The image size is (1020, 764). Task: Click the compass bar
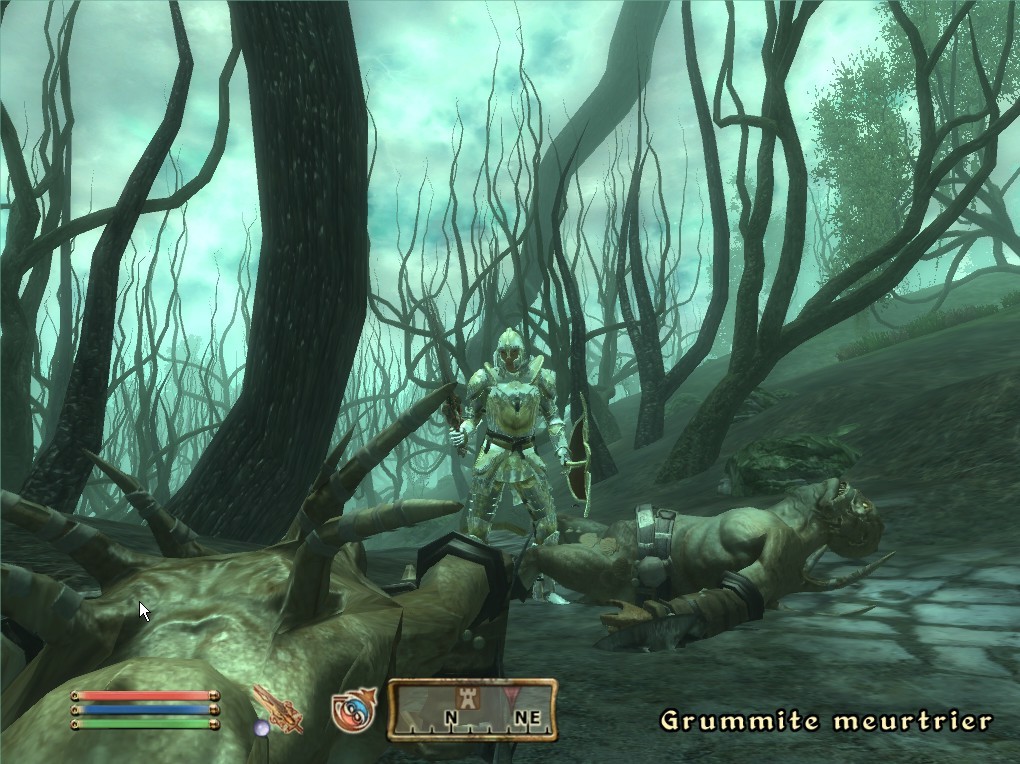click(472, 710)
